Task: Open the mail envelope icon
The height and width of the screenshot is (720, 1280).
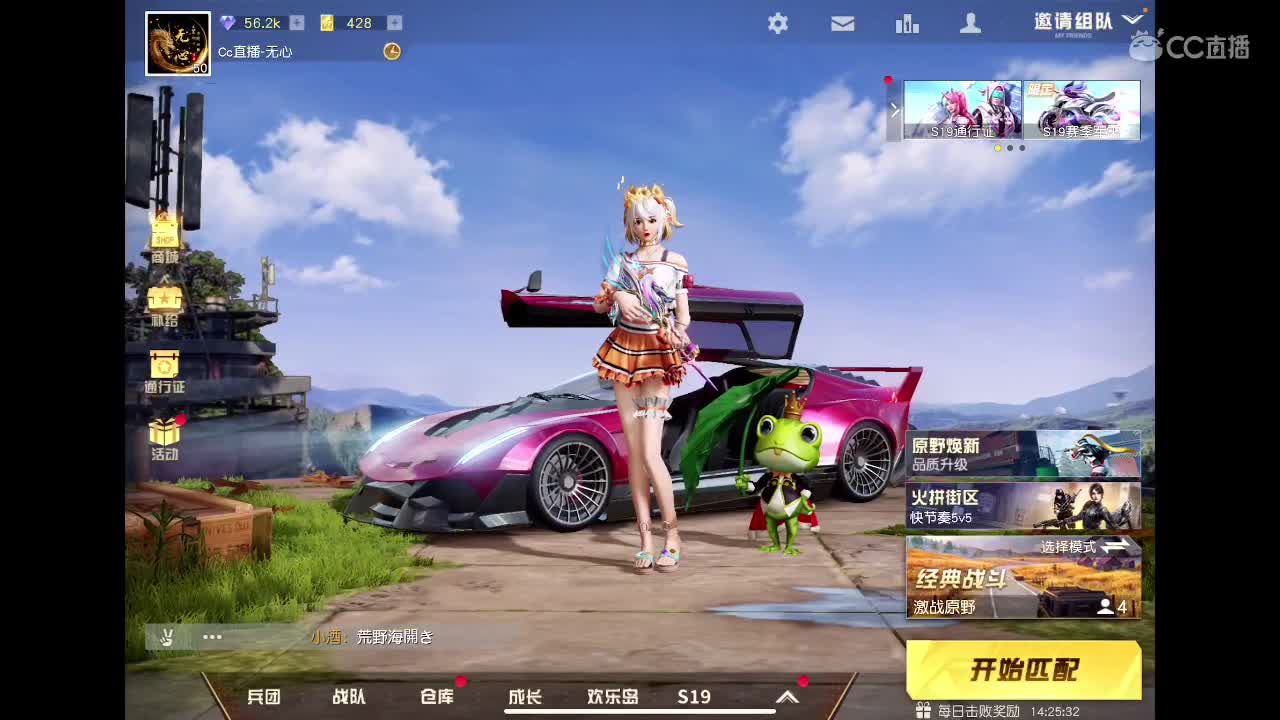Action: (x=842, y=23)
